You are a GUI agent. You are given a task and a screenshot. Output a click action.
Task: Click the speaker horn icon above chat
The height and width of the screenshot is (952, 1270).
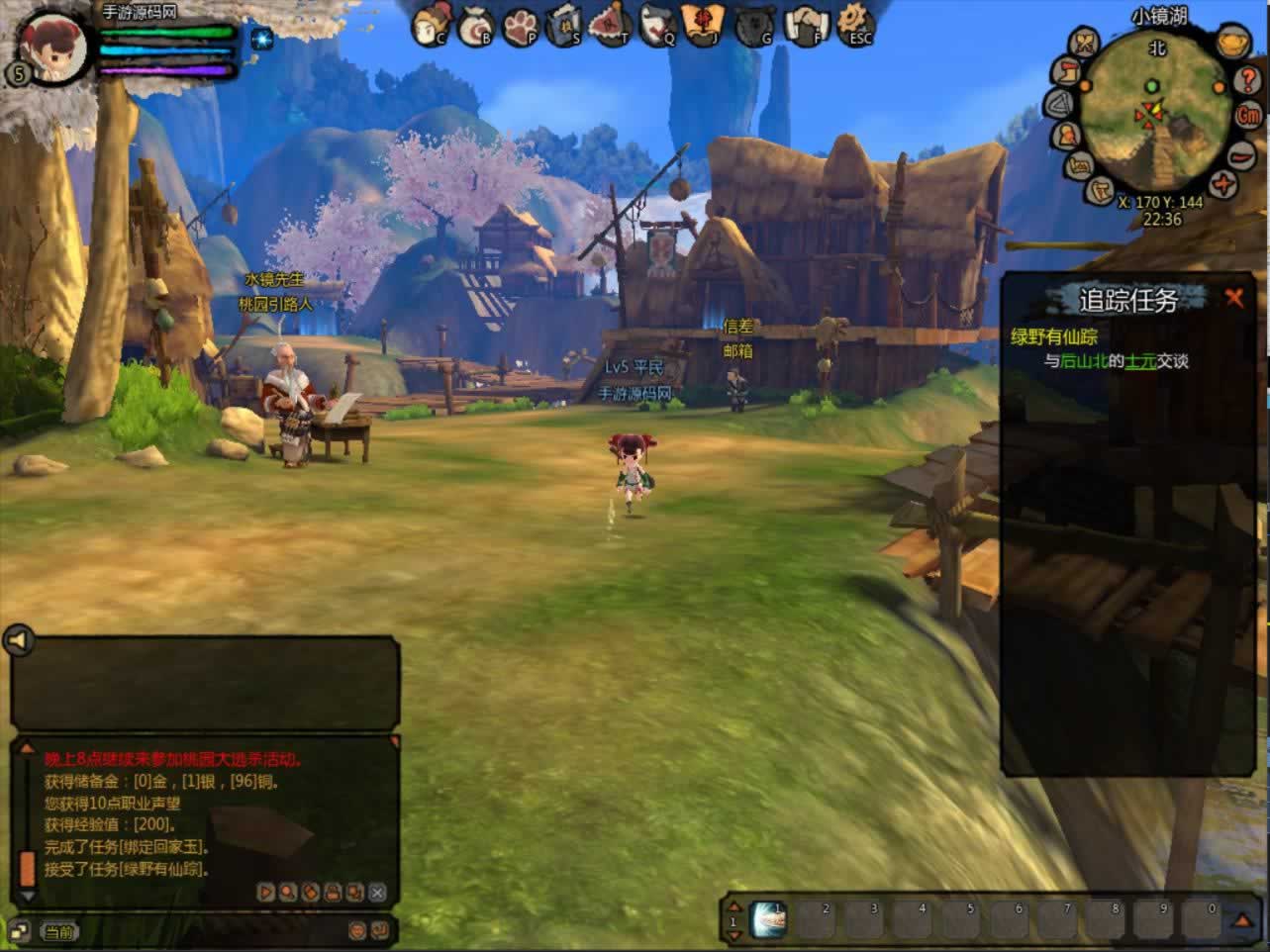18,641
